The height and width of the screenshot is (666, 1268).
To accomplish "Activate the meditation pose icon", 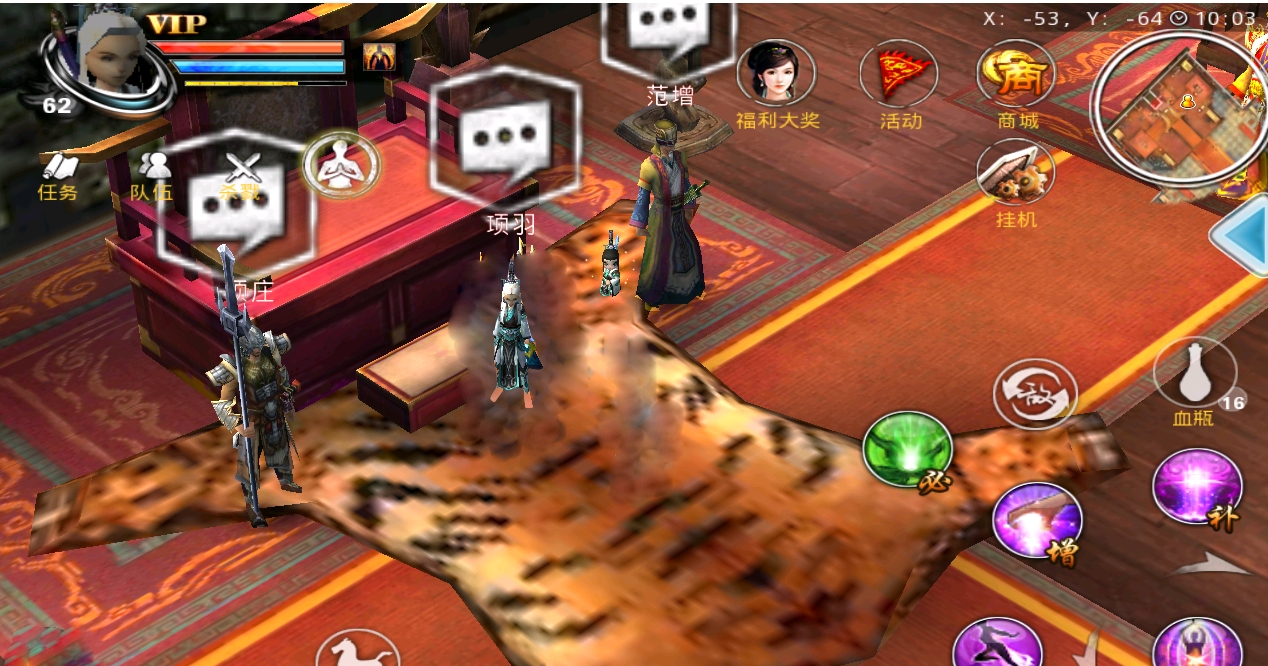I will point(341,165).
